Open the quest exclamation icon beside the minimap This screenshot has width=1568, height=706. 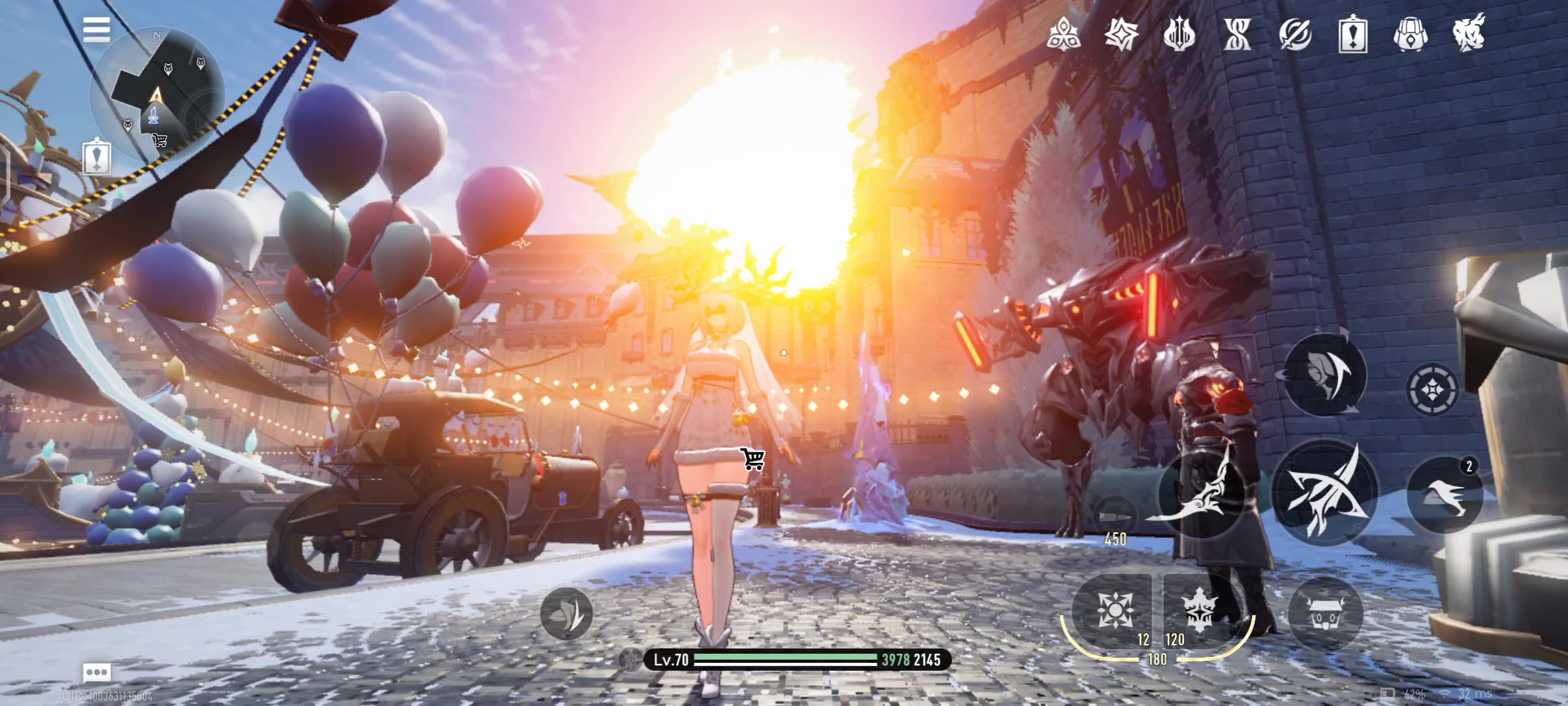pyautogui.click(x=97, y=157)
